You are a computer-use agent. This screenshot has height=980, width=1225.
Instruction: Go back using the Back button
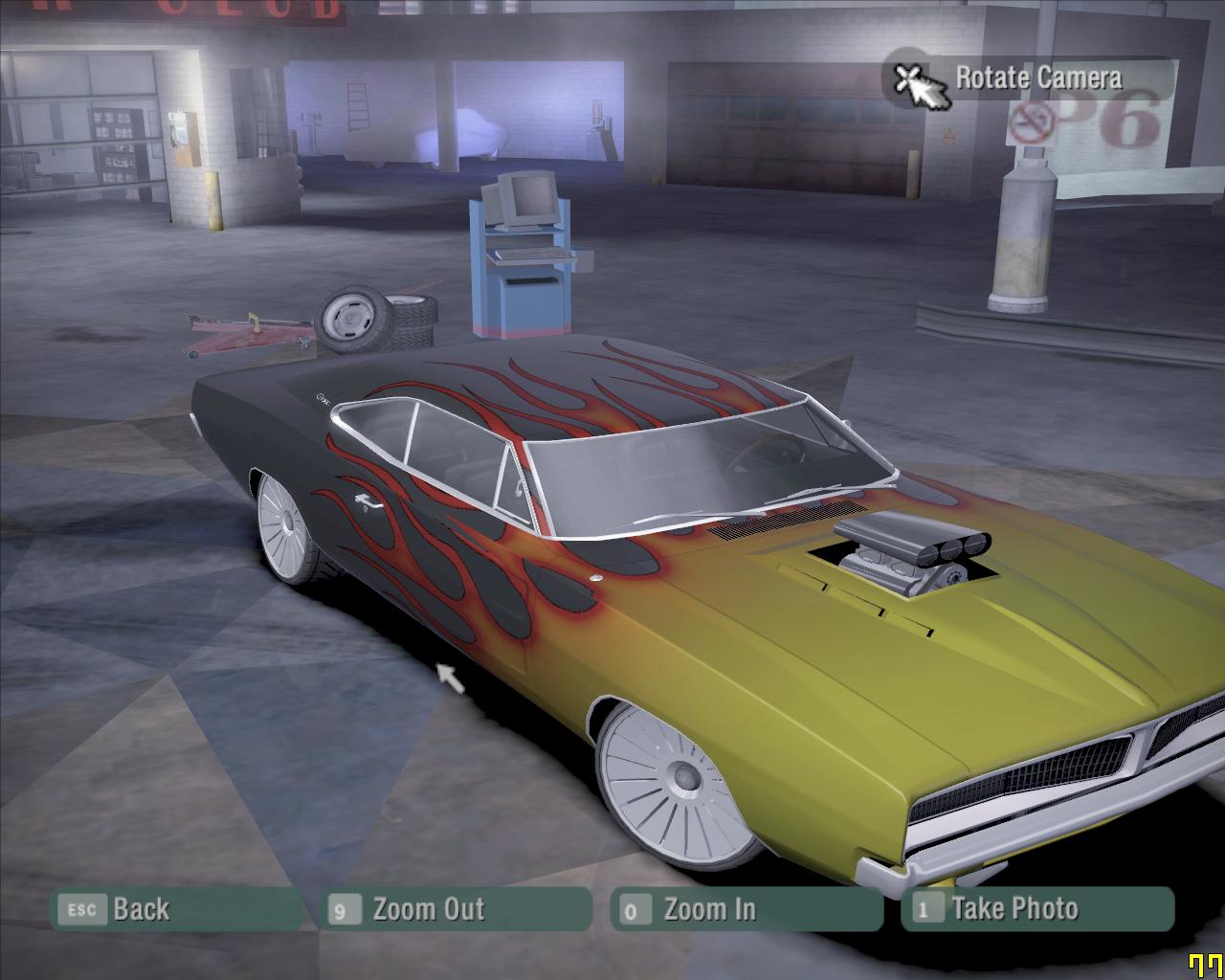[x=177, y=909]
